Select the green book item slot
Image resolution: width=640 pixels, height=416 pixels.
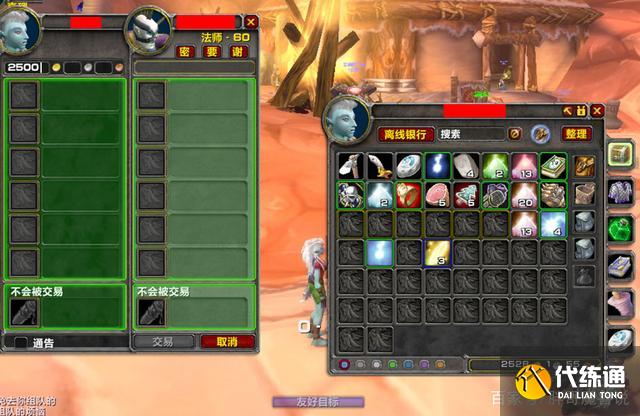(x=552, y=166)
